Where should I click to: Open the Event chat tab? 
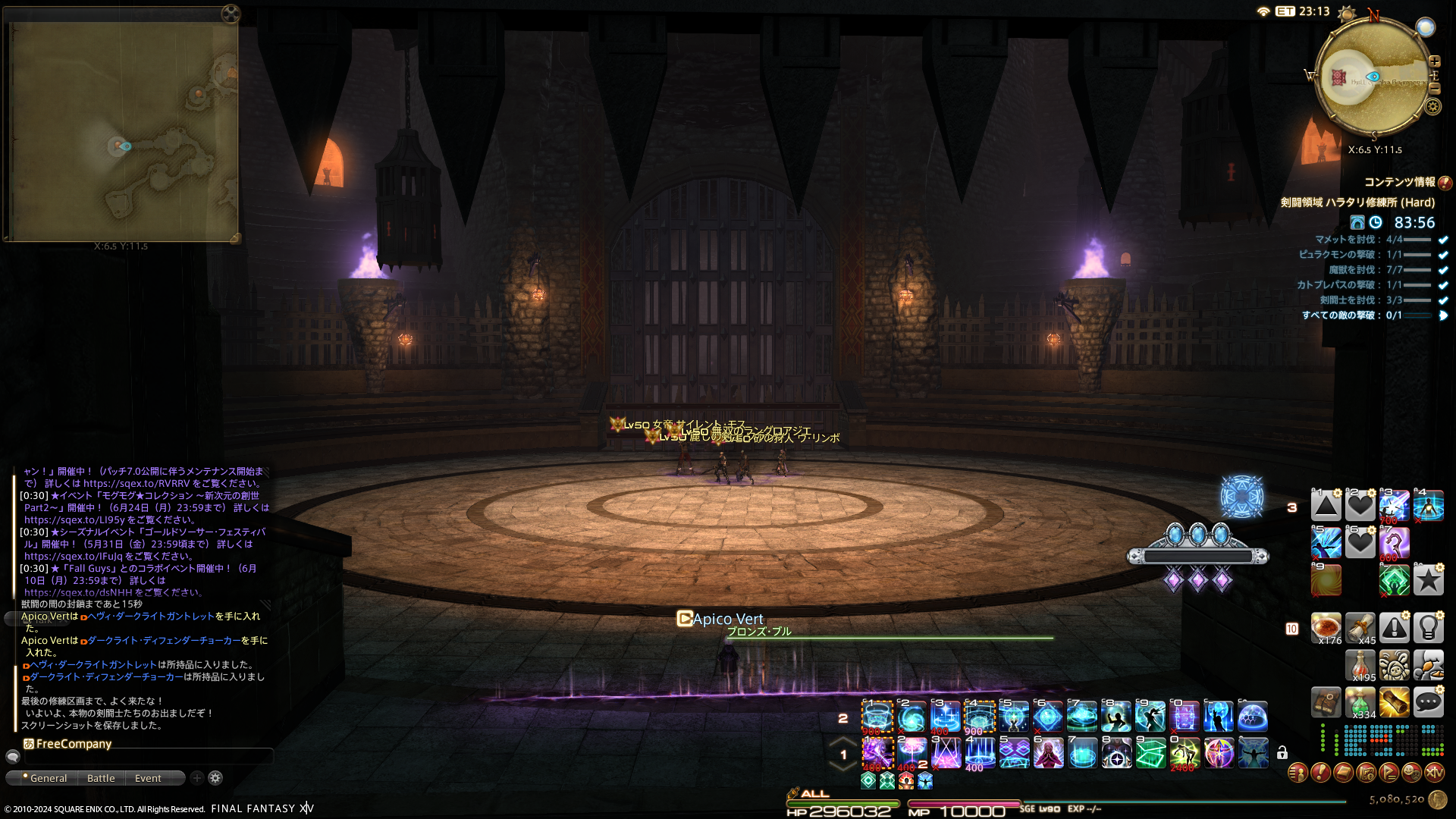[148, 778]
